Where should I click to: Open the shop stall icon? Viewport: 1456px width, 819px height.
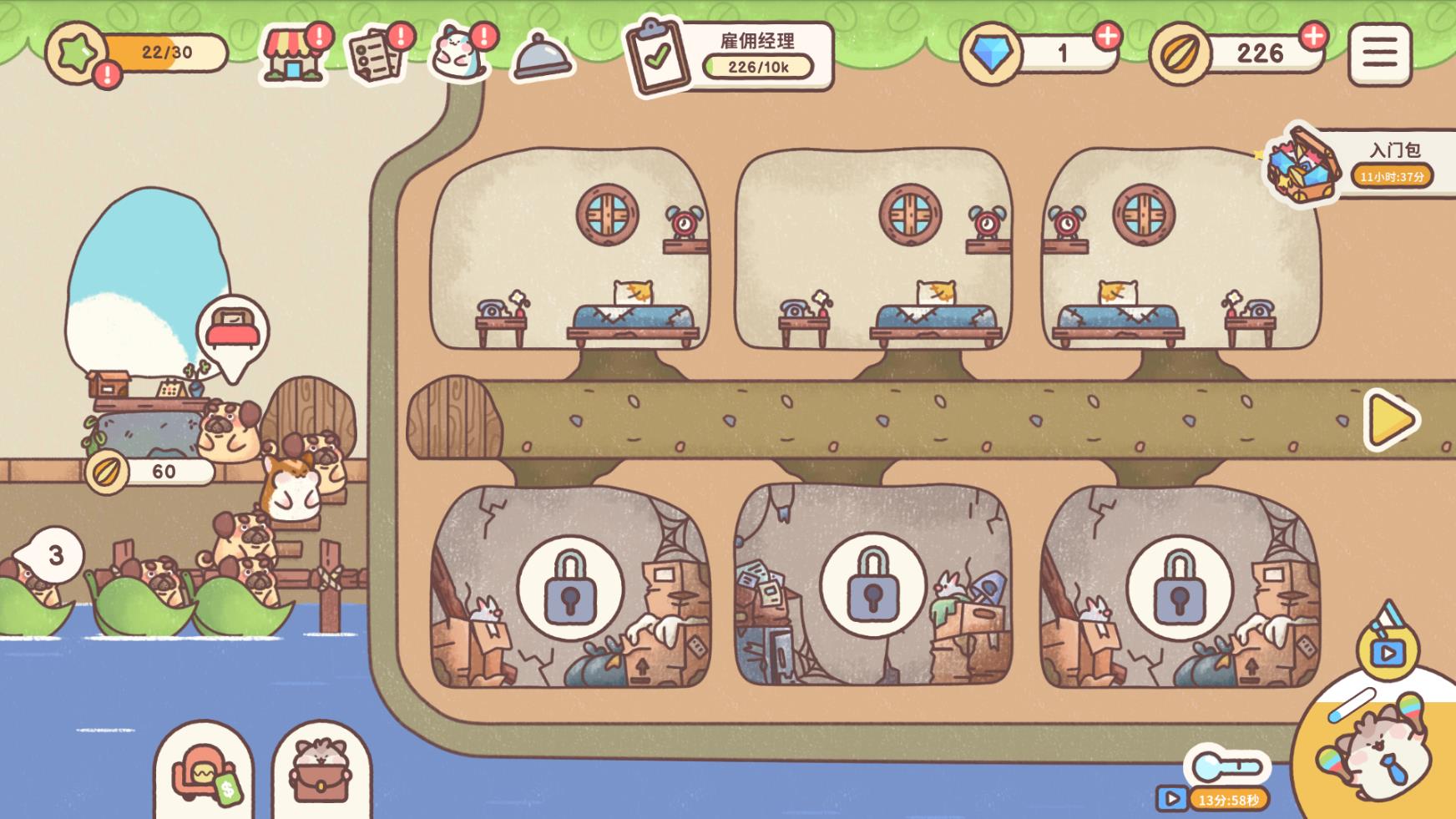(294, 55)
